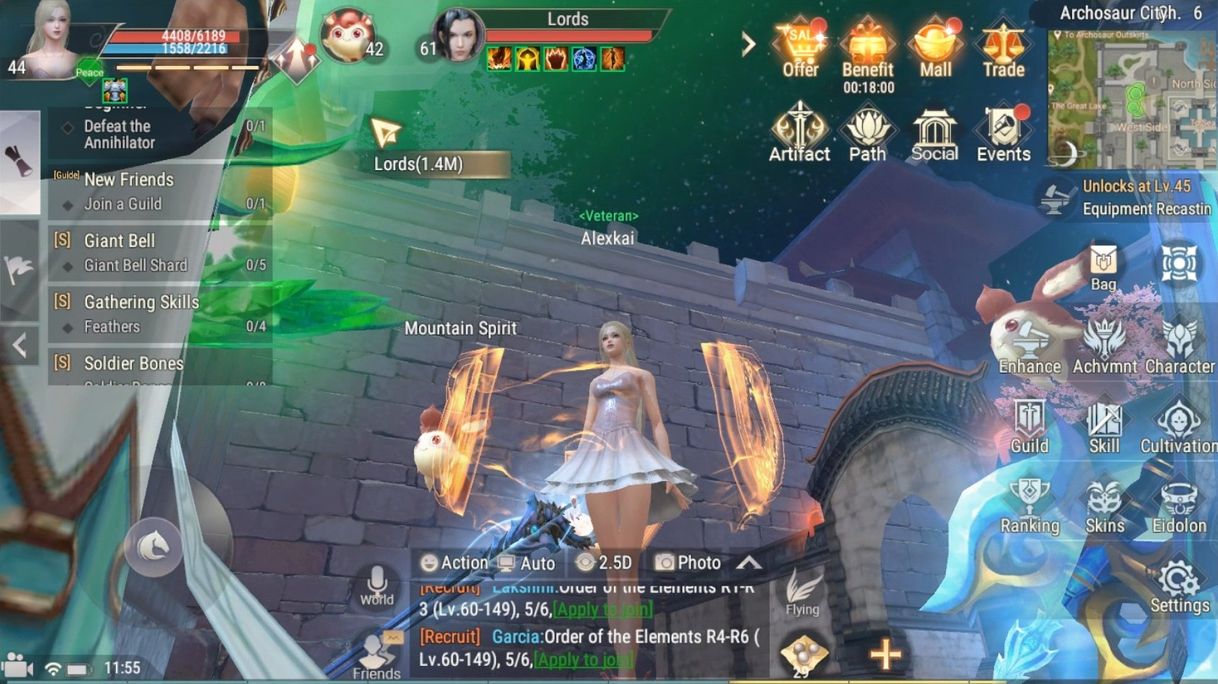Toggle Auto mode

[x=527, y=563]
